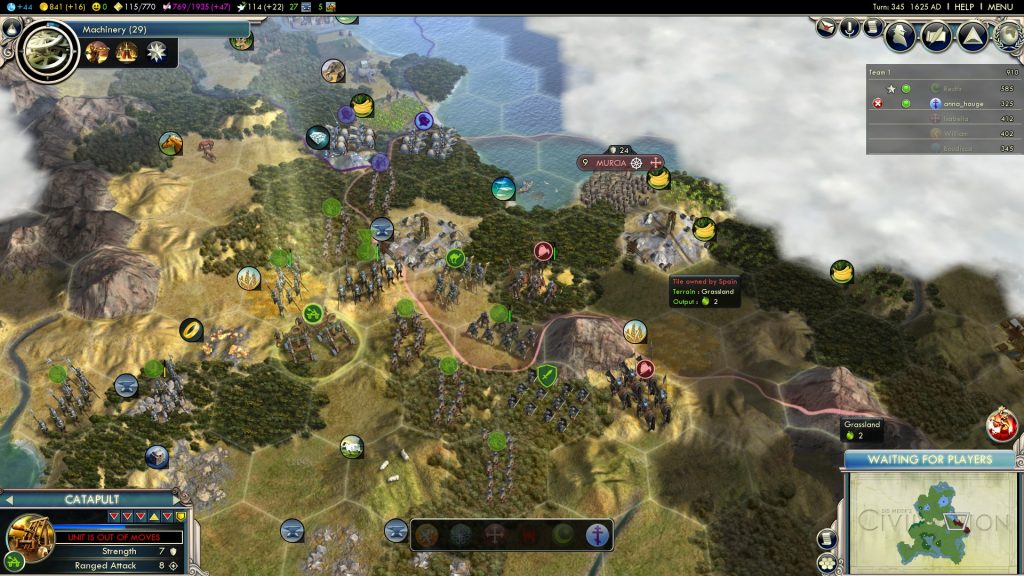Open the envelope chat icon
Viewport: 1024px width, 576px height.
(827, 28)
